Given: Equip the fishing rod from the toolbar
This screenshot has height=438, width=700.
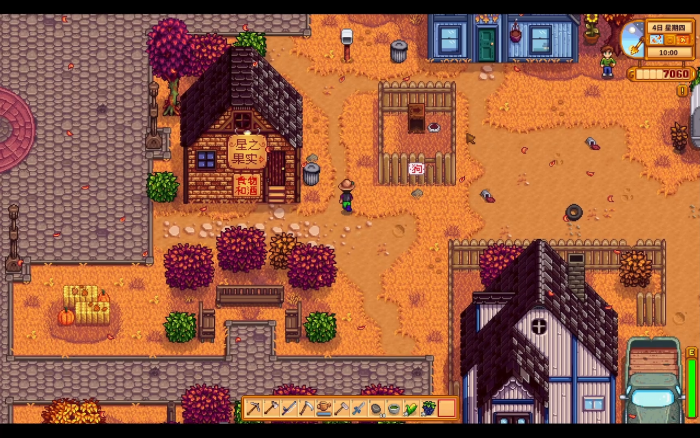Looking at the screenshot, I should 289,408.
